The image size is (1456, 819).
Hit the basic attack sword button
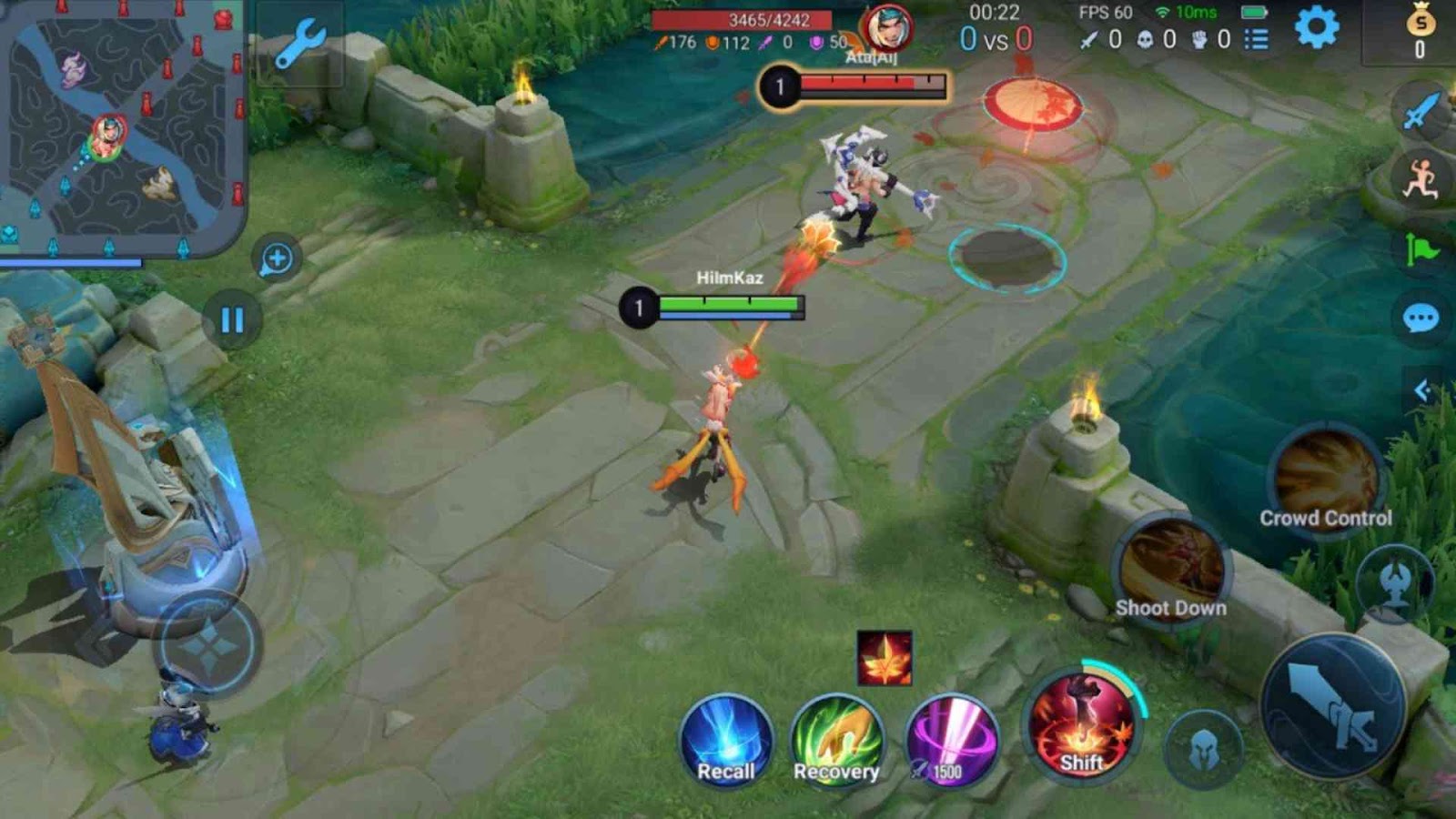point(1333,706)
